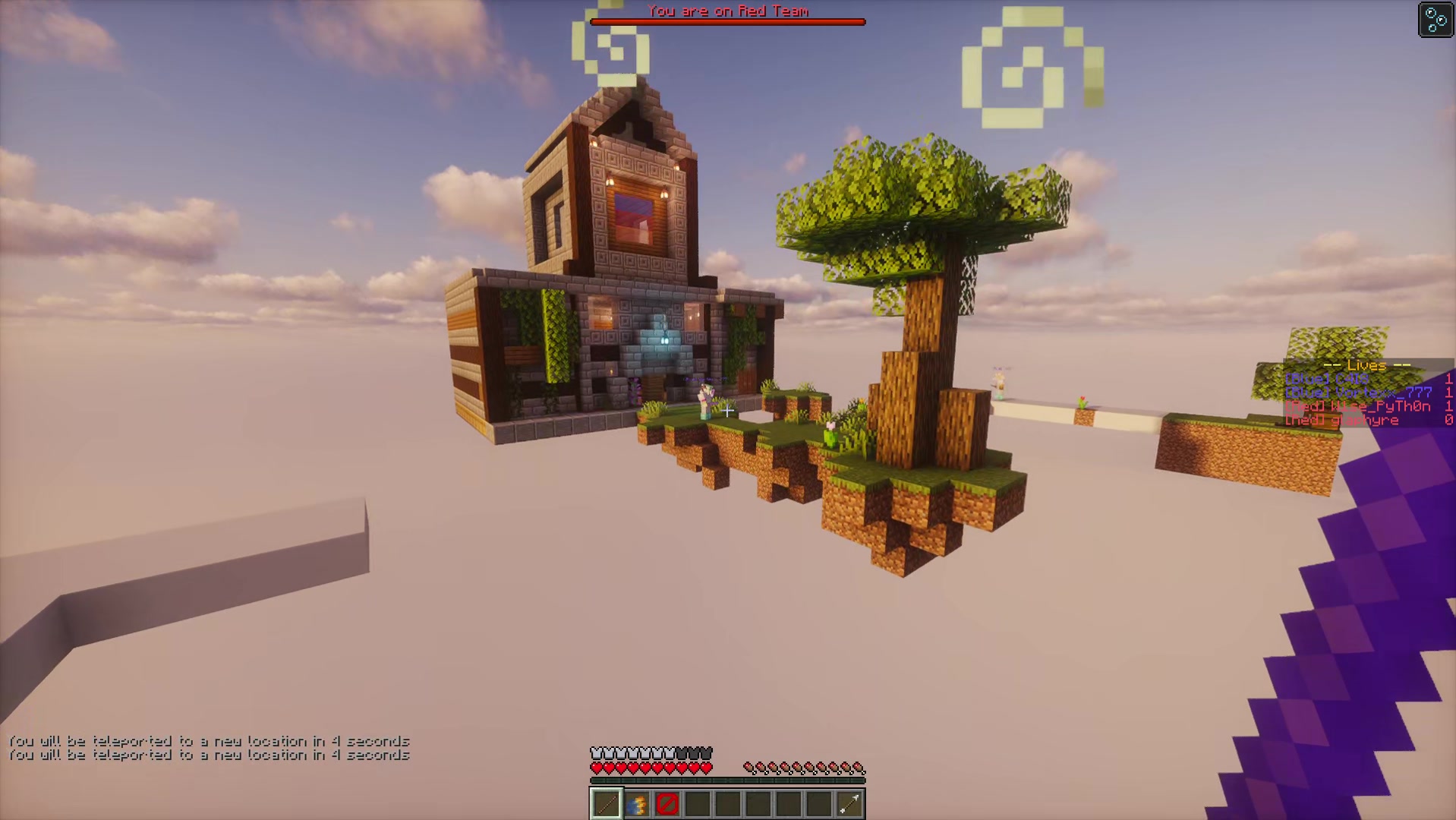The image size is (1456, 820).
Task: Click the red barrier item in the hotbar
Action: point(665,803)
